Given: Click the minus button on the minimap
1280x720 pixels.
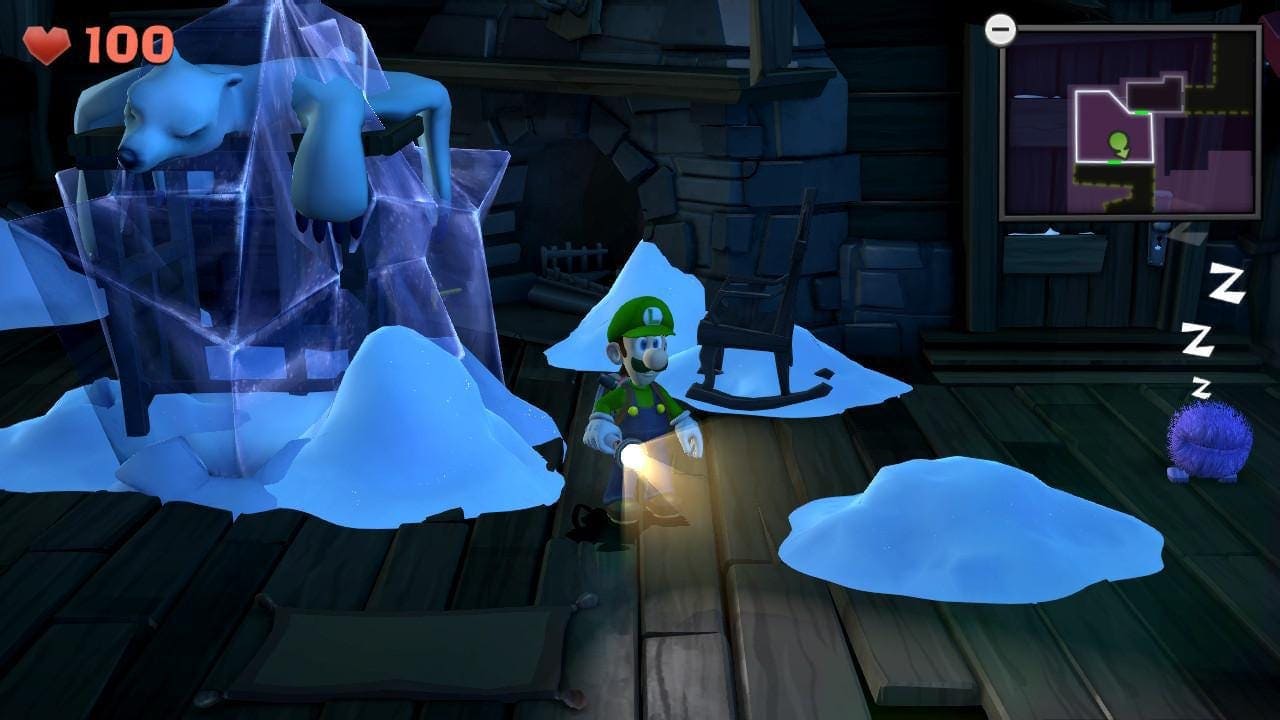Looking at the screenshot, I should pyautogui.click(x=1000, y=30).
